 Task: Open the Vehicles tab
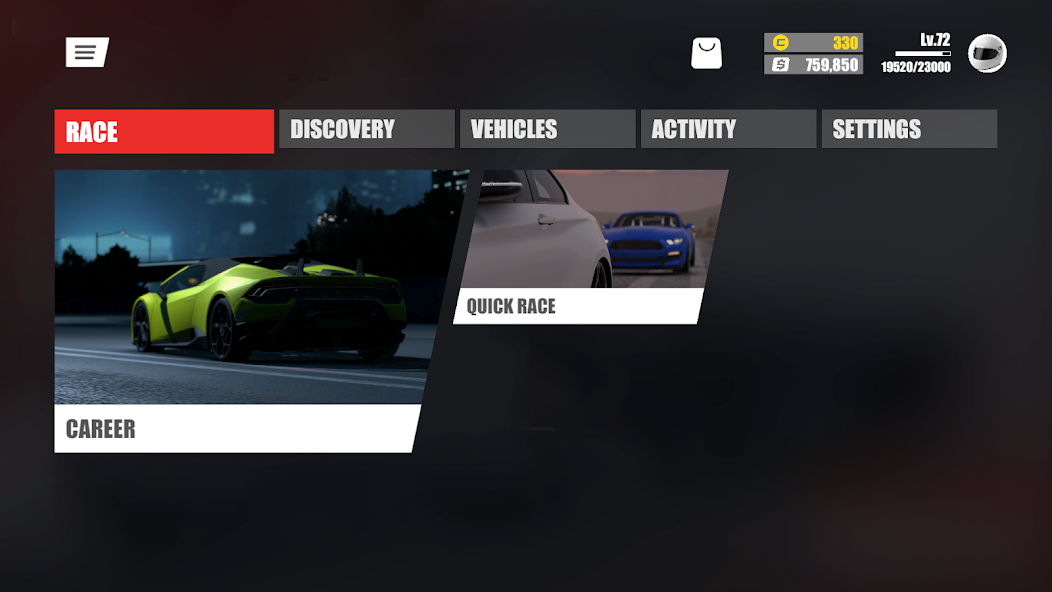click(x=547, y=130)
